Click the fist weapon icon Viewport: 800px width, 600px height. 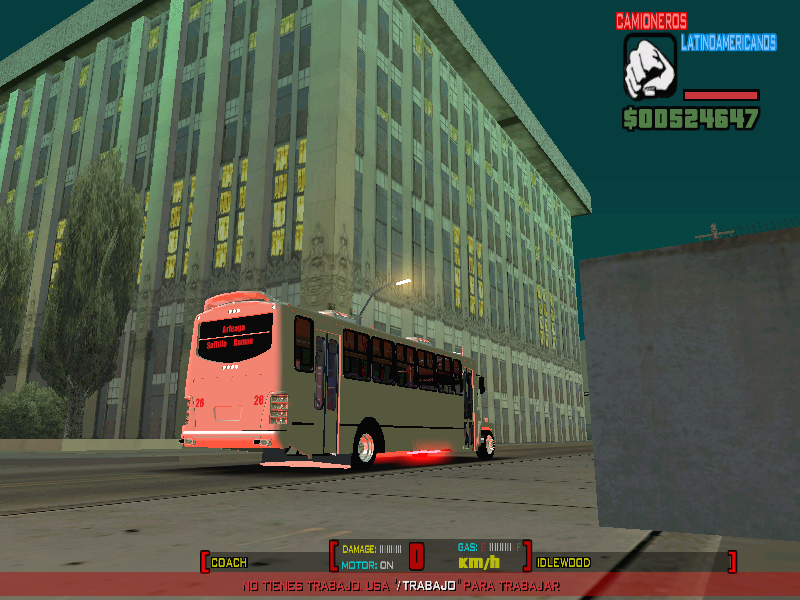coord(649,67)
